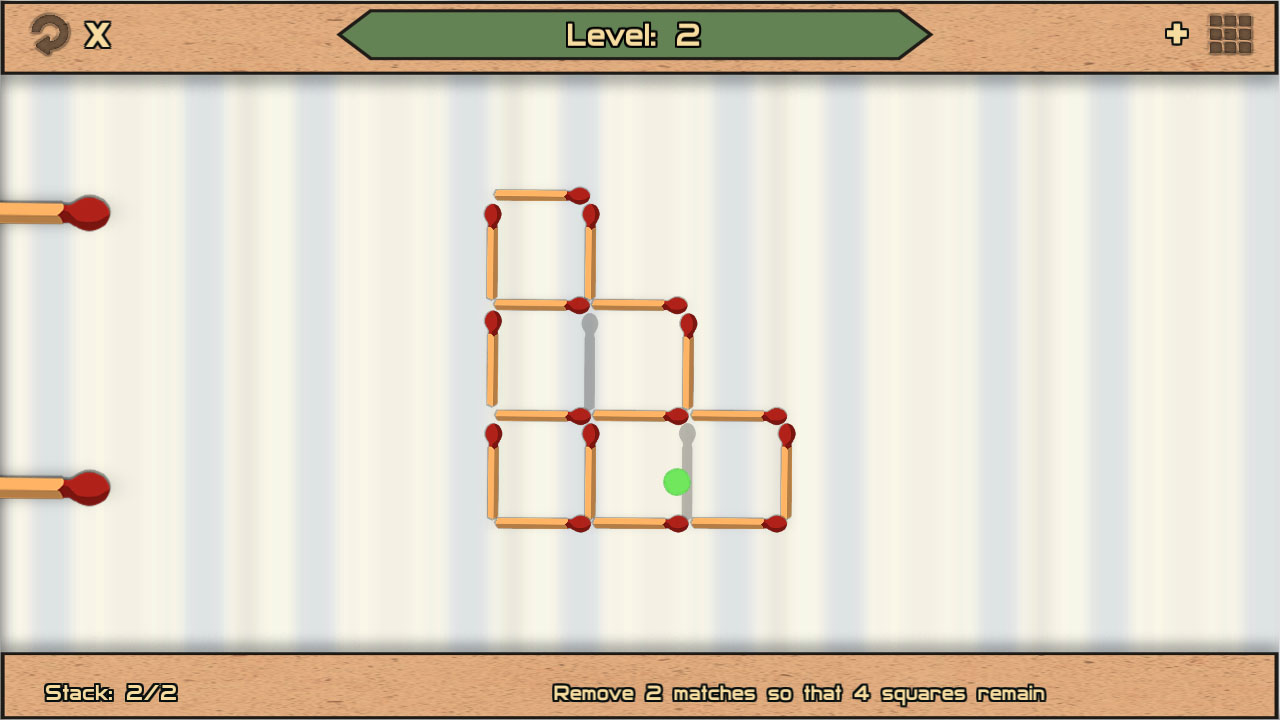
Task: Click the middle horizontal match between squares
Action: tap(635, 412)
